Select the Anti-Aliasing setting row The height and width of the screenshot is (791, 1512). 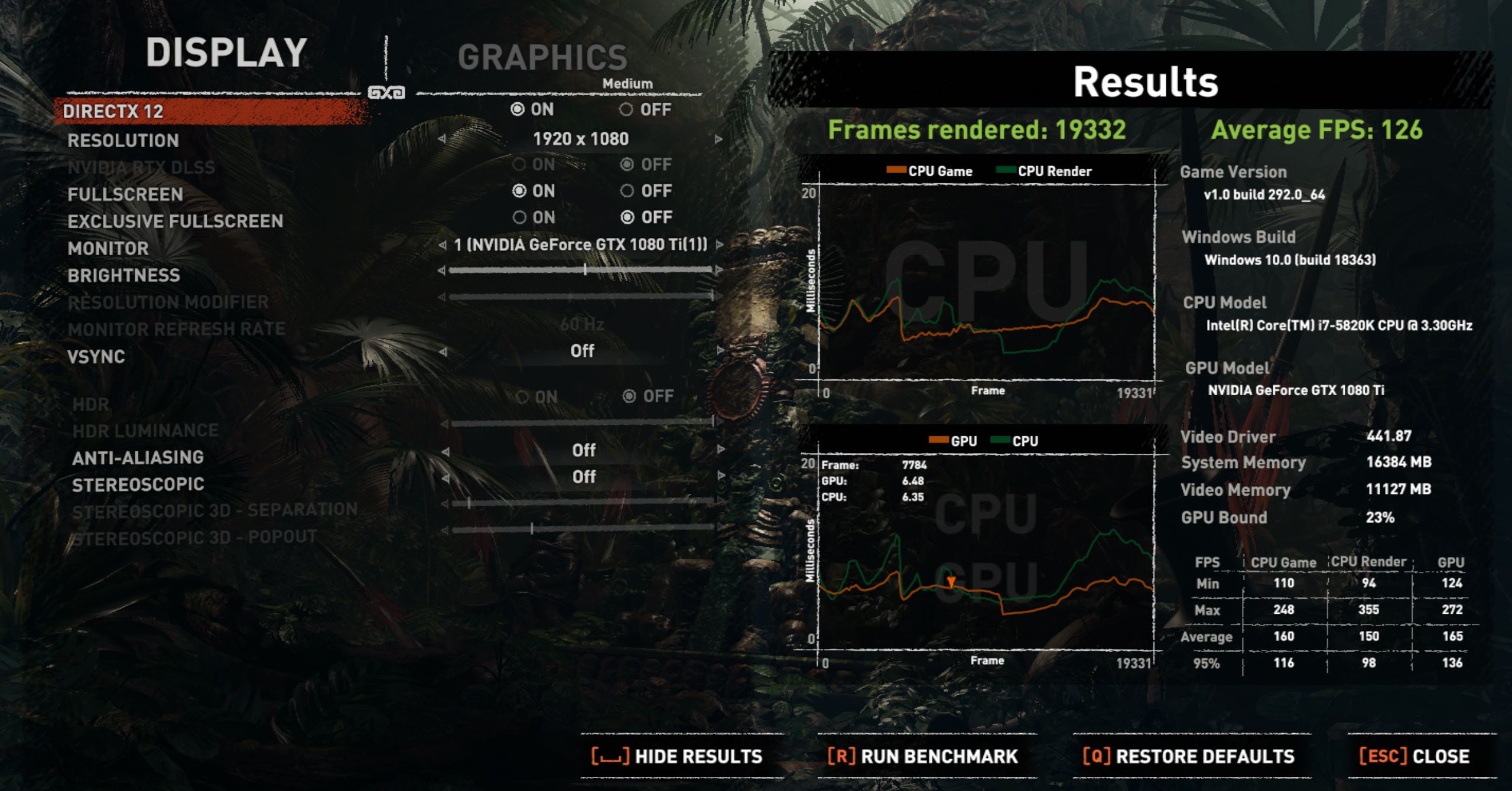[x=138, y=458]
